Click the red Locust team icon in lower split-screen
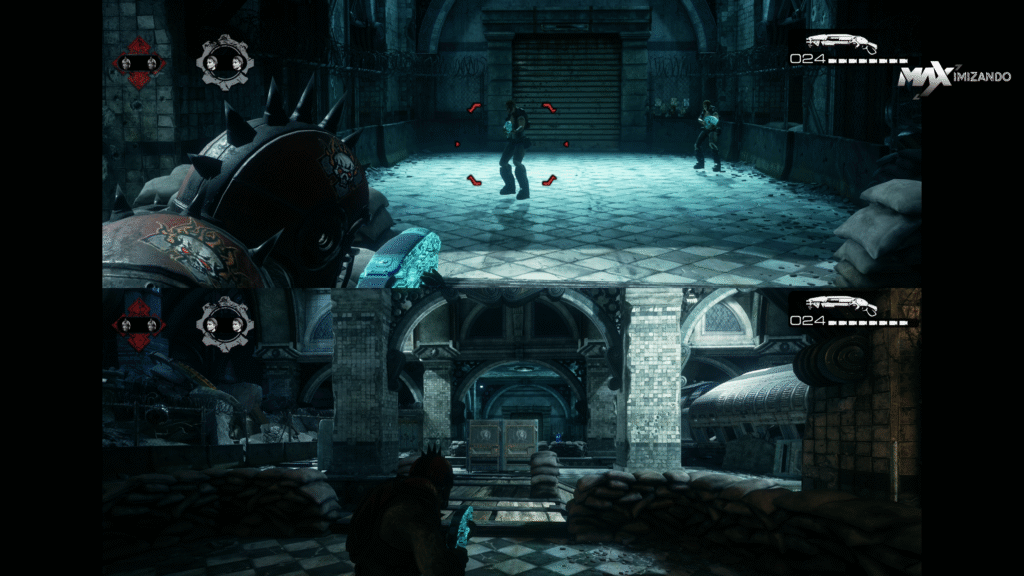Viewport: 1024px width, 576px height. [140, 324]
